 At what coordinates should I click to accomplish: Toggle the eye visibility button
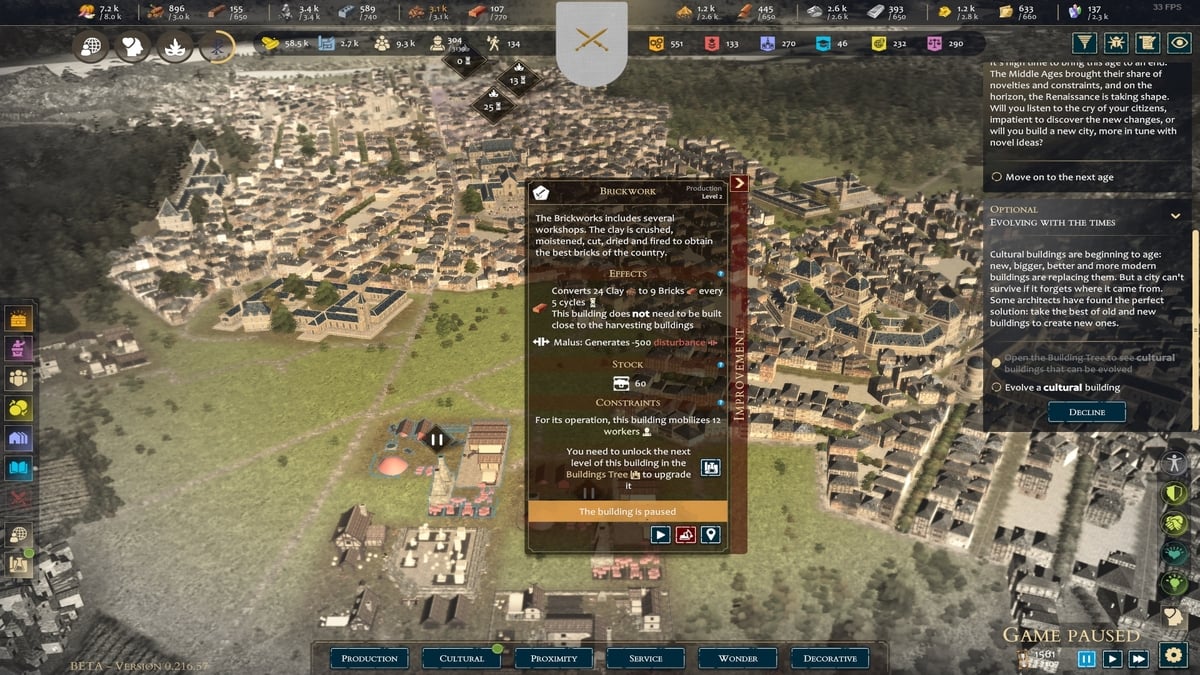click(x=1181, y=43)
